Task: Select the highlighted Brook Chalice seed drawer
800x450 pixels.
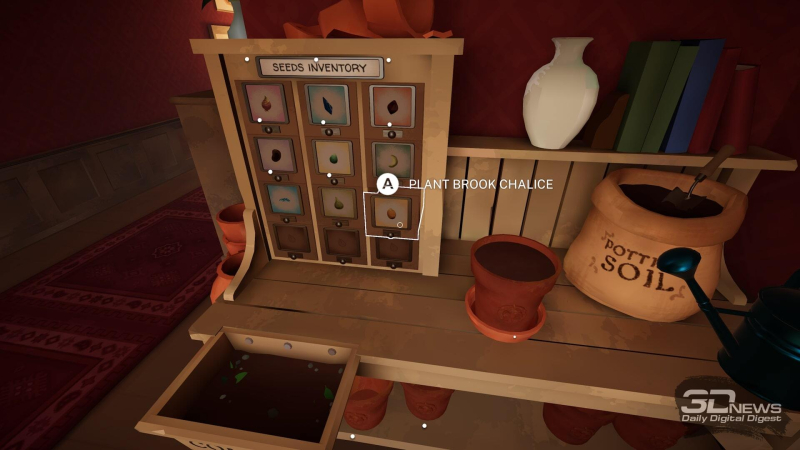Action: point(391,212)
